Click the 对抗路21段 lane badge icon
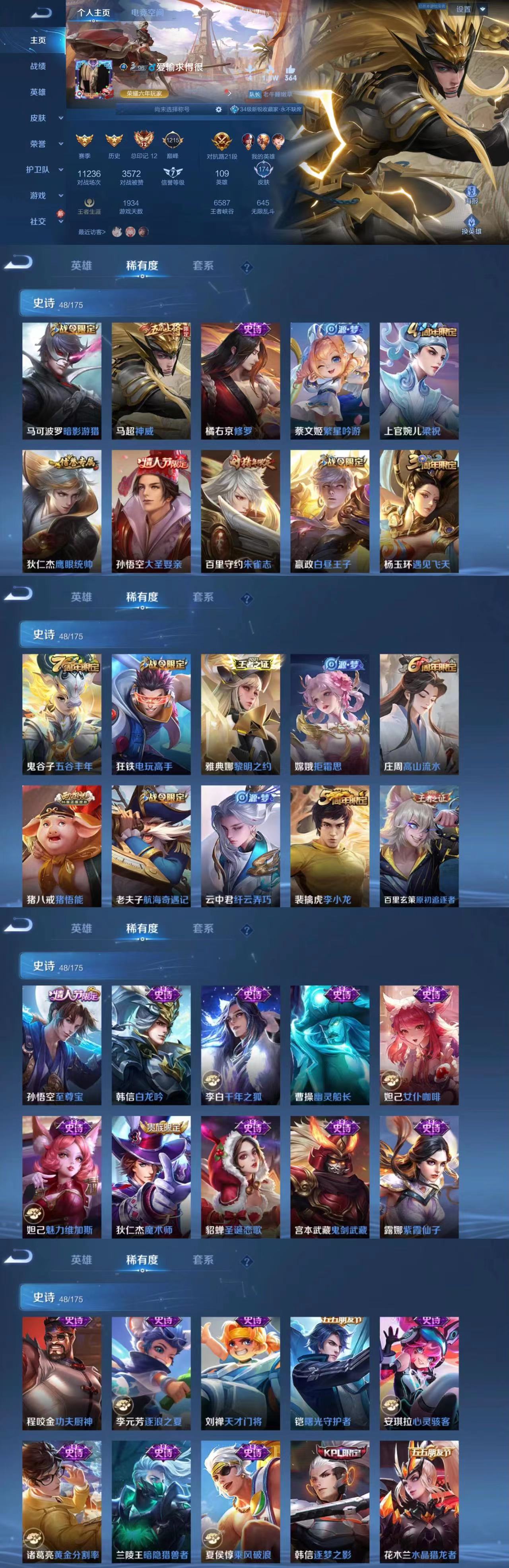This screenshot has height=1568, width=509. pos(223,142)
